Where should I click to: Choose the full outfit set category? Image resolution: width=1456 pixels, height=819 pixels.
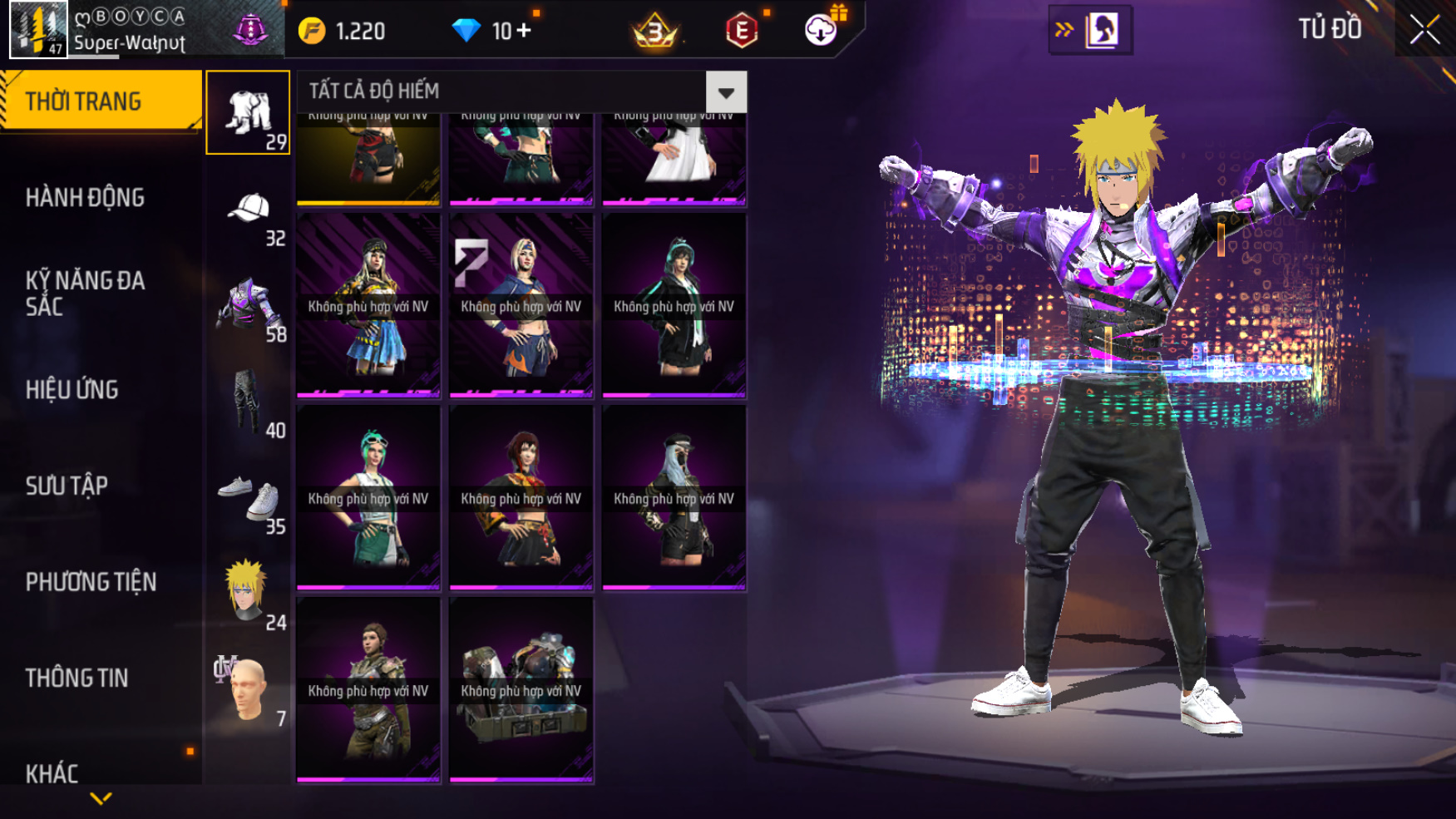[x=248, y=113]
